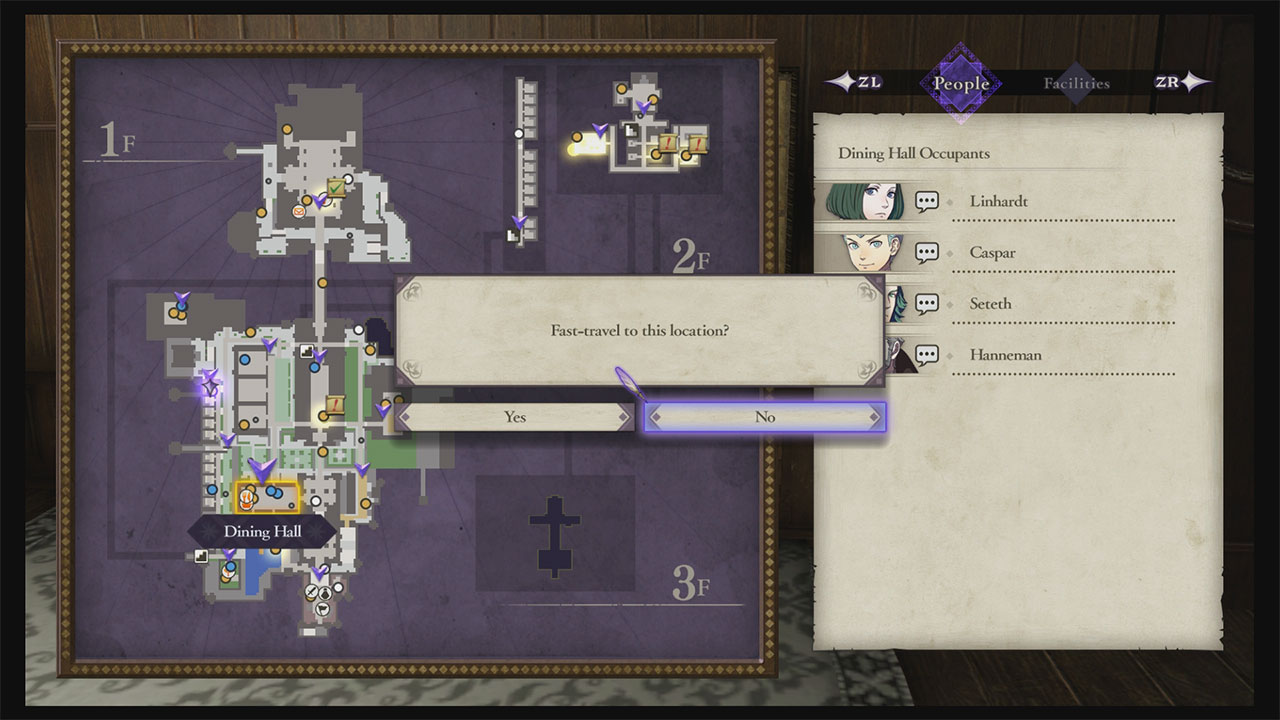1280x720 pixels.
Task: Open the Facilities tab
Action: pyautogui.click(x=1076, y=83)
